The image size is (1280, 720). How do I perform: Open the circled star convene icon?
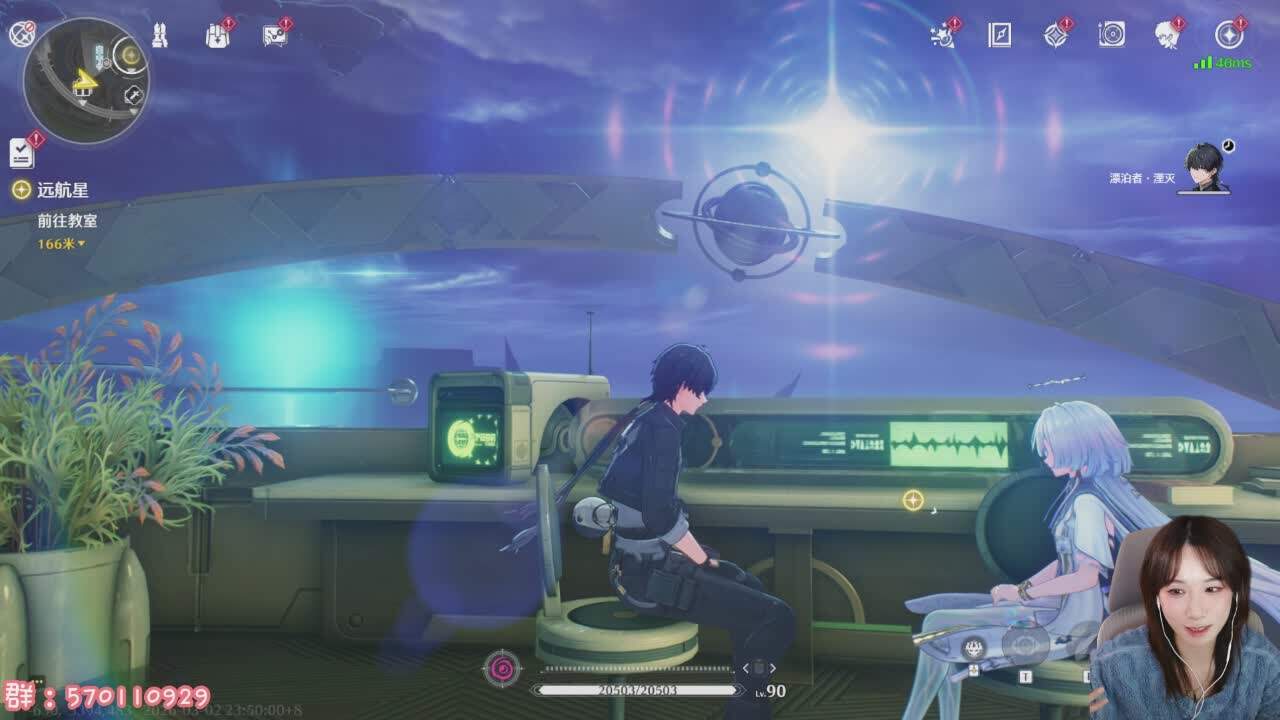pyautogui.click(x=1229, y=35)
